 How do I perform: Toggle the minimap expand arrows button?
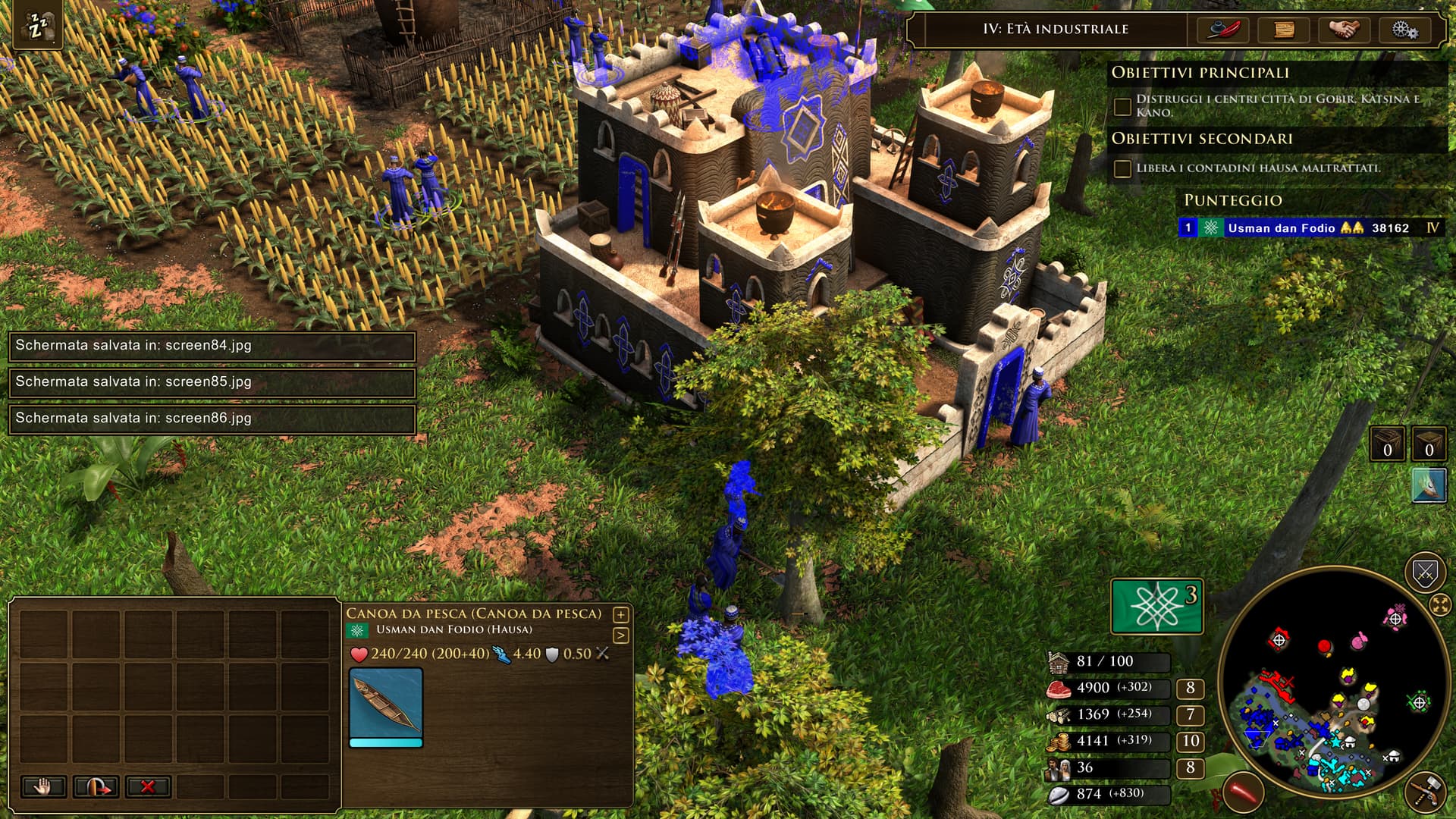click(1439, 604)
